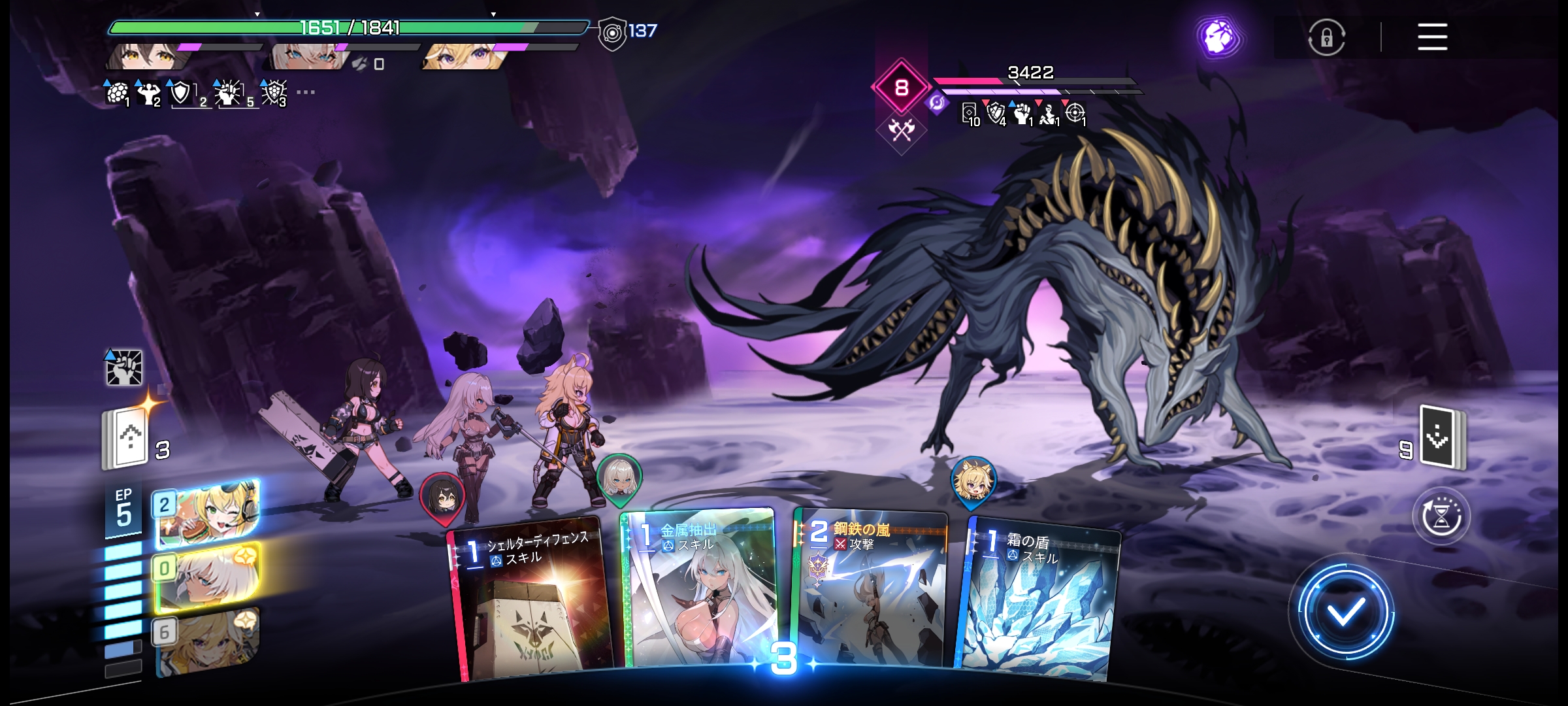Inspect the enemy crossed-axes intent icon
Screen dimensions: 1568x706
(x=902, y=131)
